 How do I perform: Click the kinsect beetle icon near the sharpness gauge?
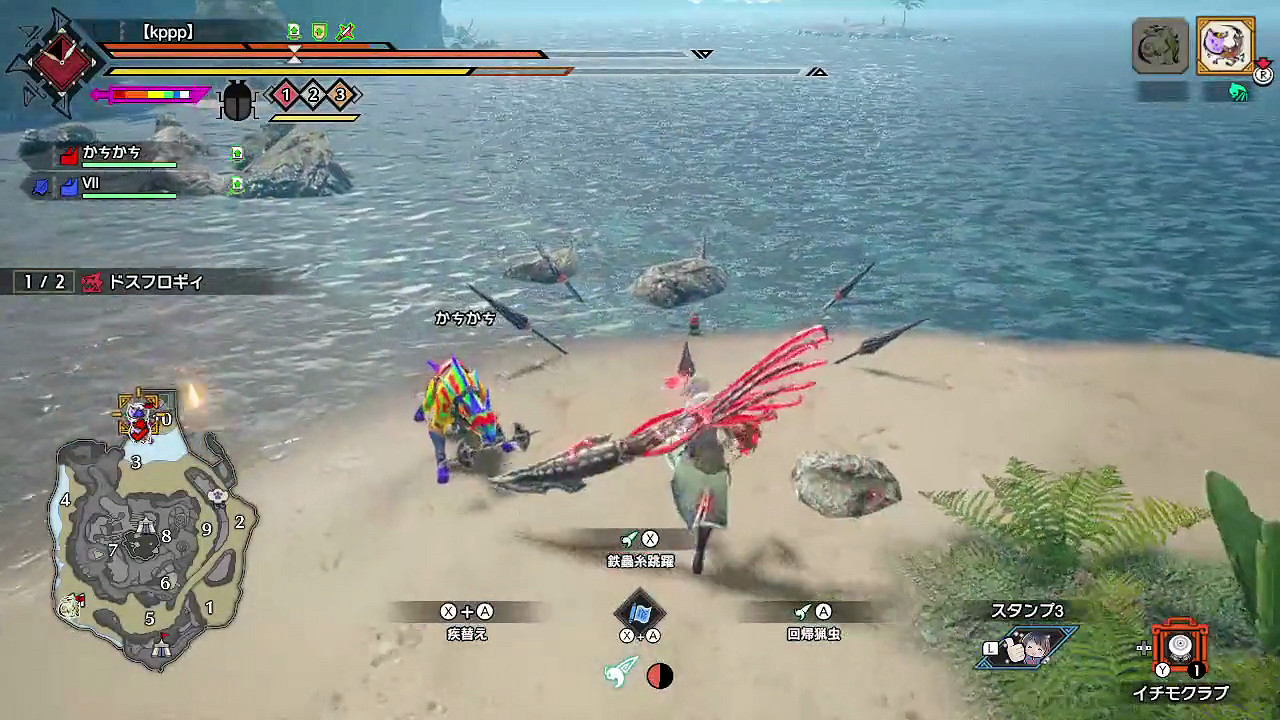[237, 100]
